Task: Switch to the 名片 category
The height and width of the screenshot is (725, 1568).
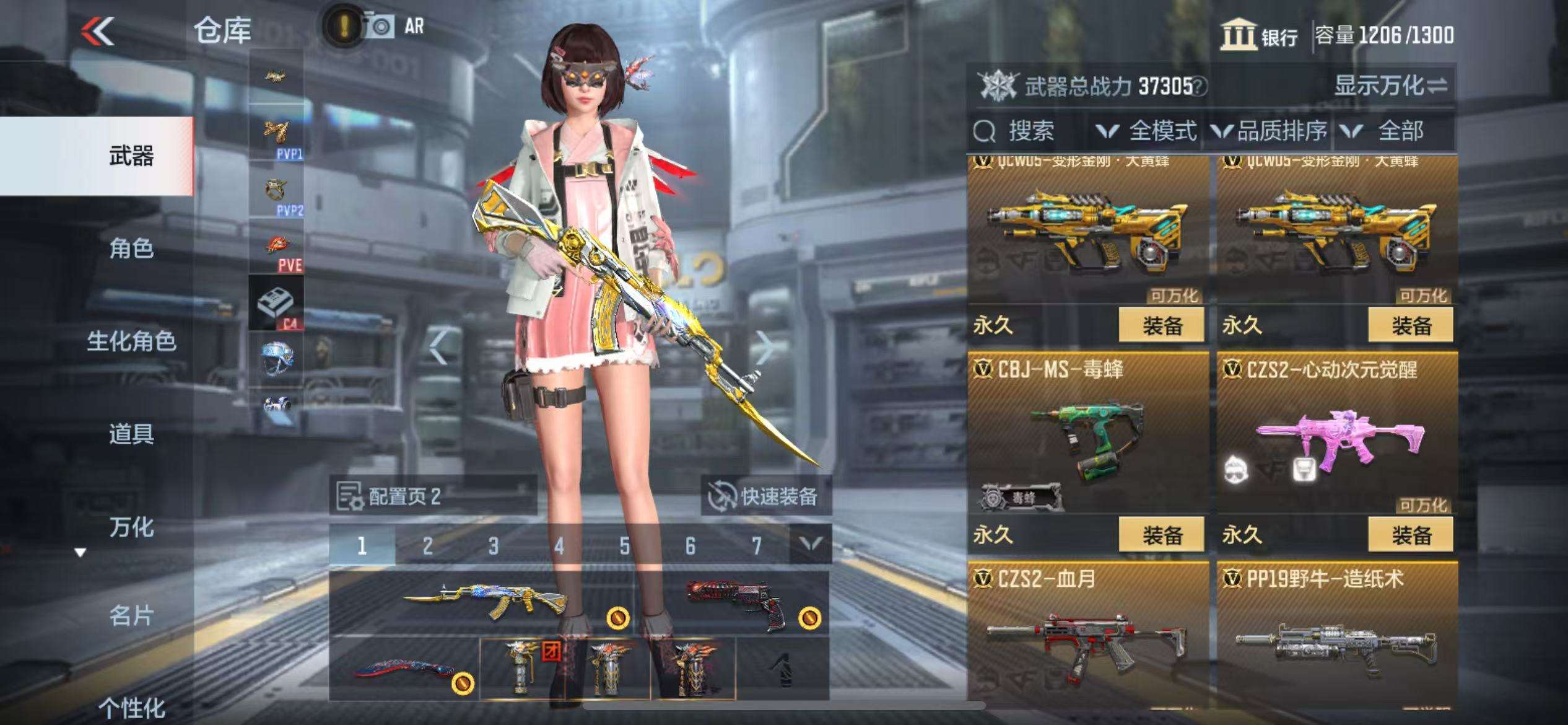Action: [131, 616]
